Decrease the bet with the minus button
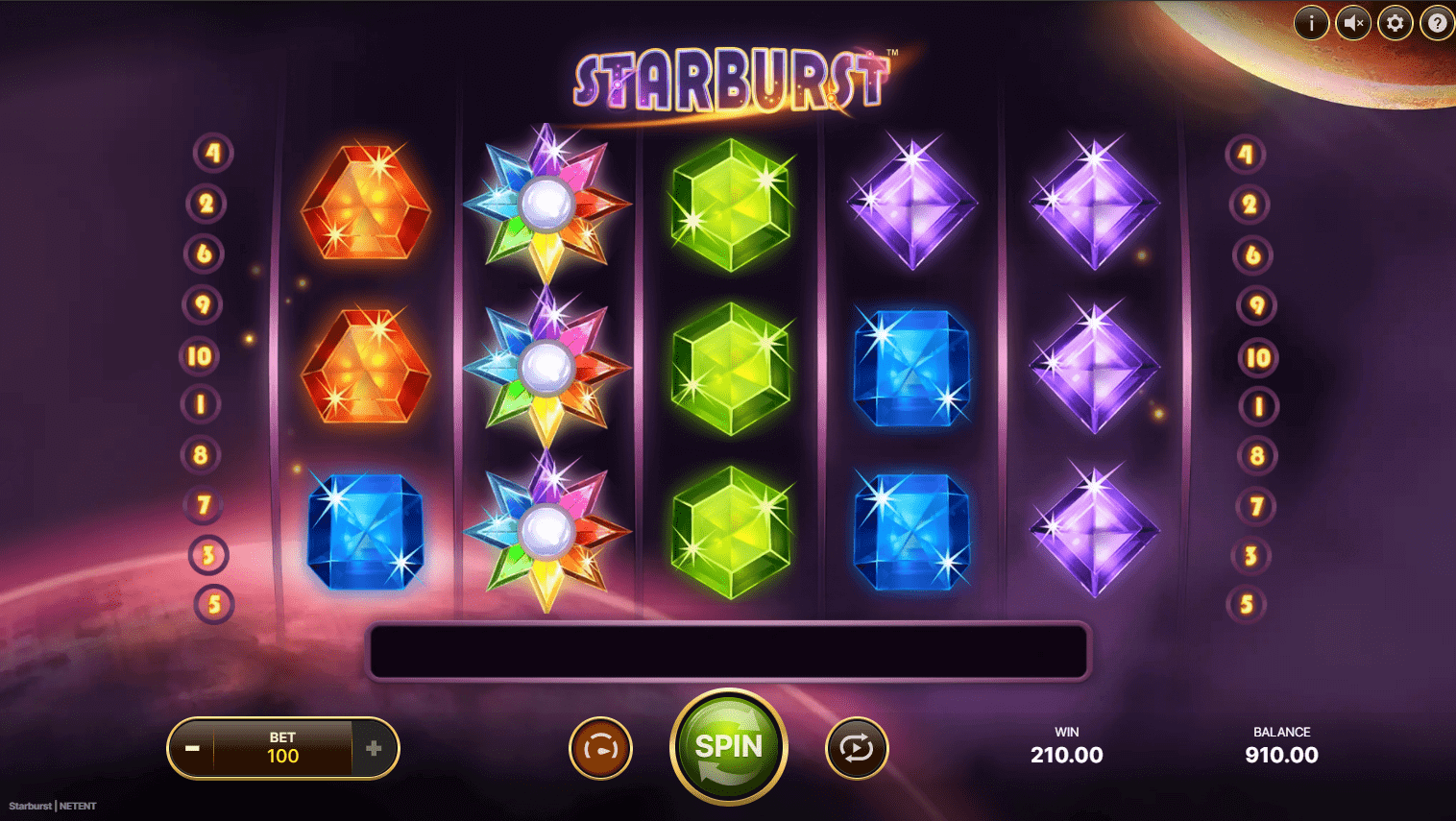This screenshot has width=1456, height=821. point(191,748)
